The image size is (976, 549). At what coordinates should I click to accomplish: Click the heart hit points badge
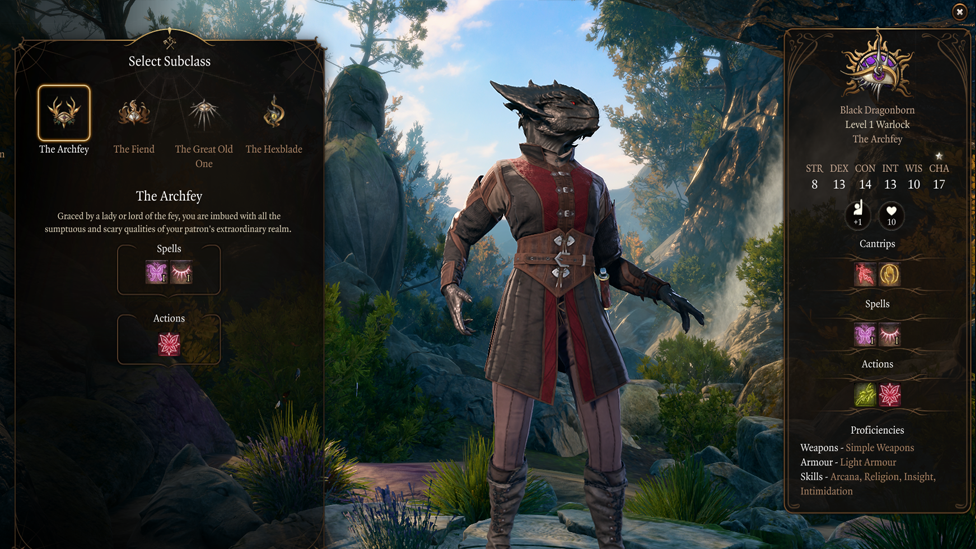pyautogui.click(x=891, y=214)
